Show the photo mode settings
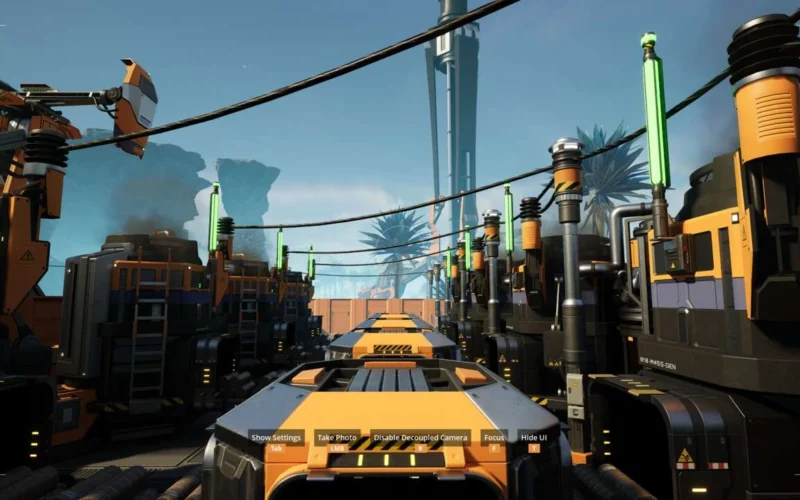This screenshot has width=800, height=500. (275, 438)
